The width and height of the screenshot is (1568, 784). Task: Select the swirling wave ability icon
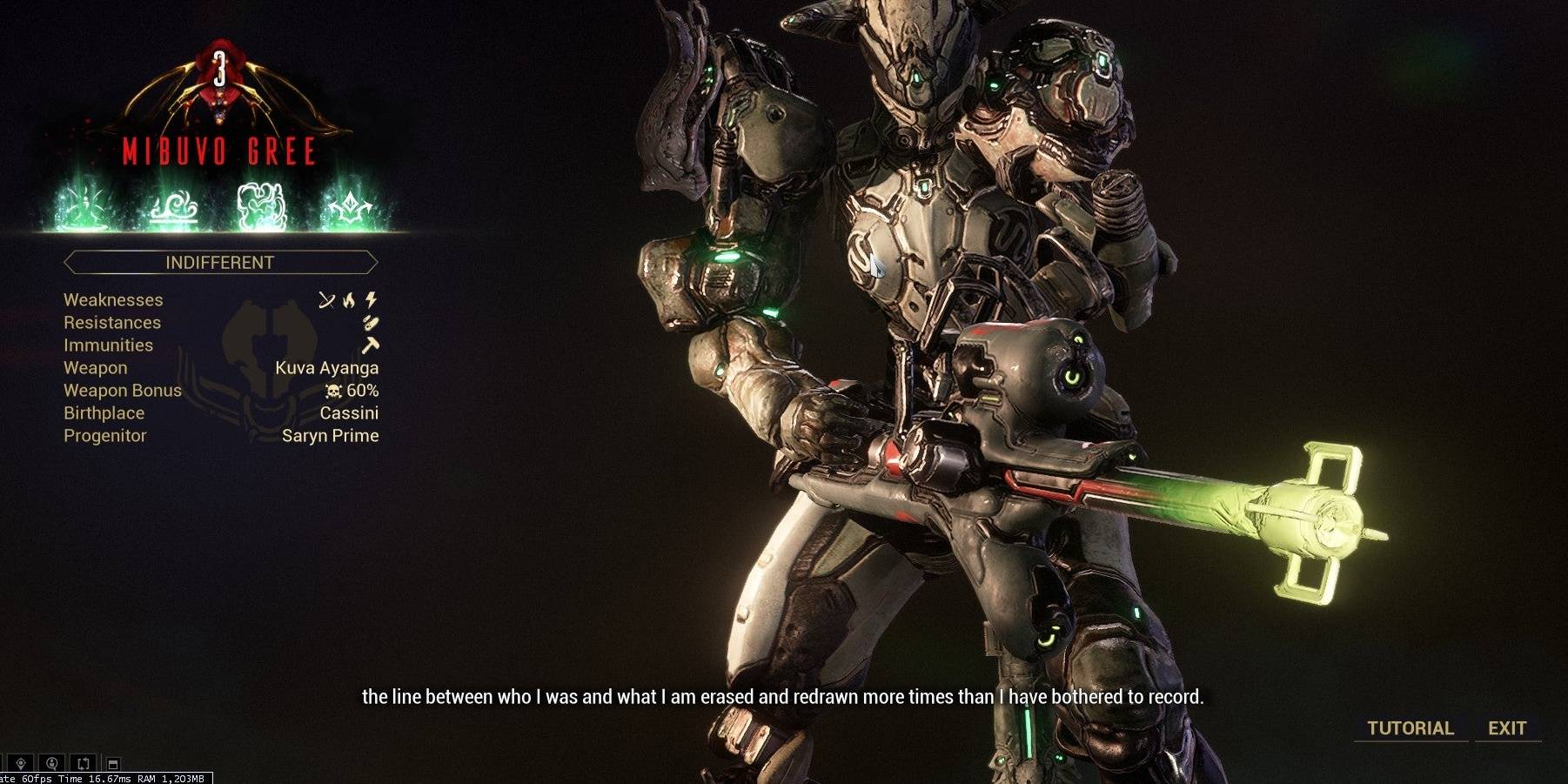(173, 209)
